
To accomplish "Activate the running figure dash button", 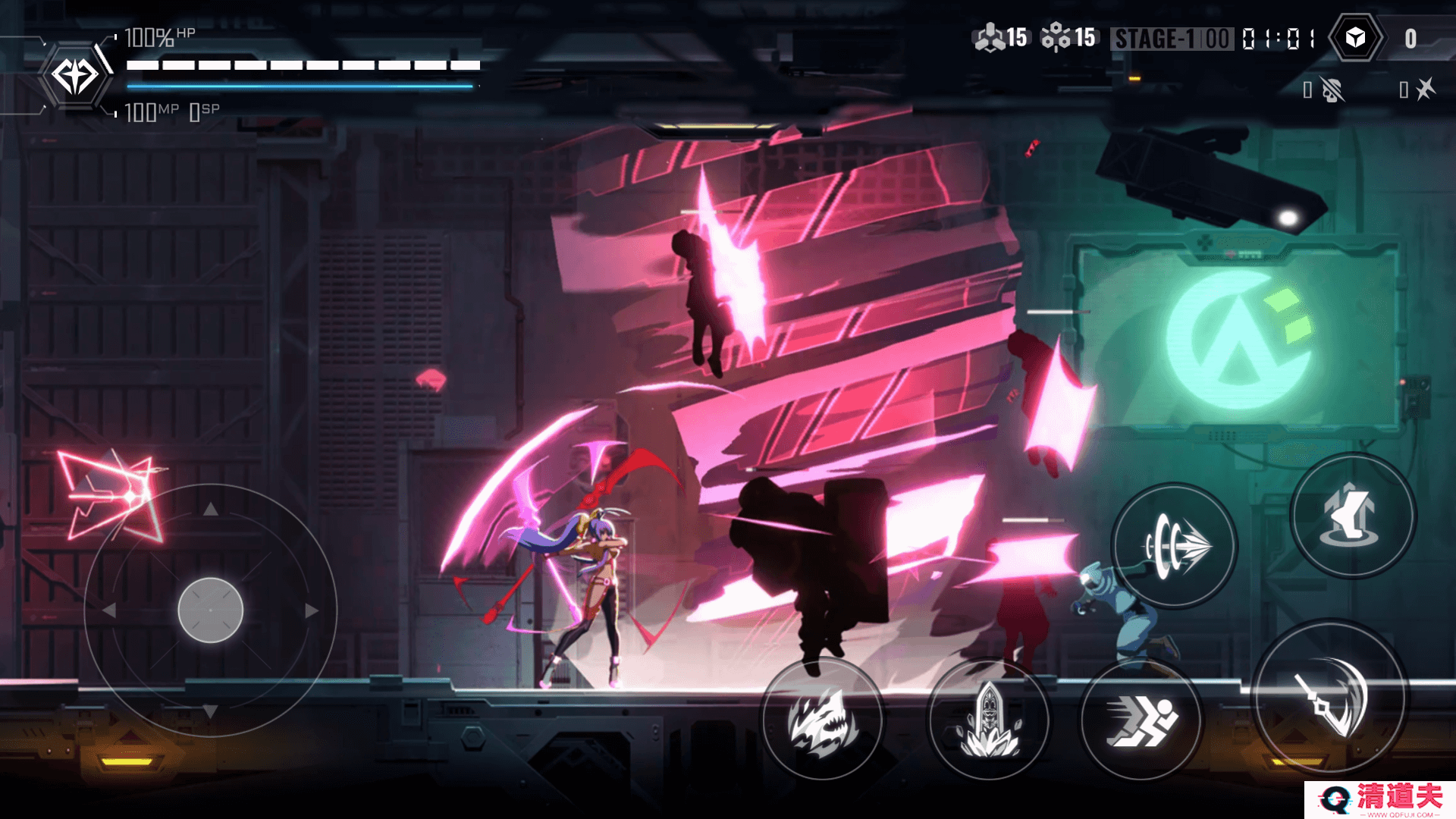I will tap(1141, 720).
